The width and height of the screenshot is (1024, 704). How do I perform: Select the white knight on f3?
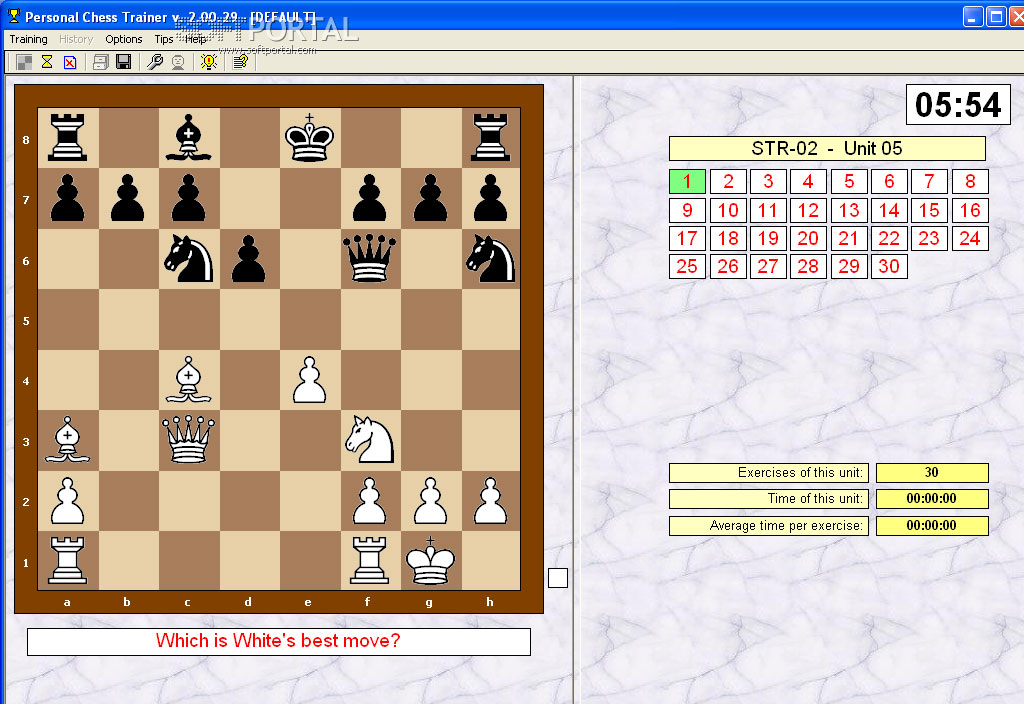click(x=370, y=440)
